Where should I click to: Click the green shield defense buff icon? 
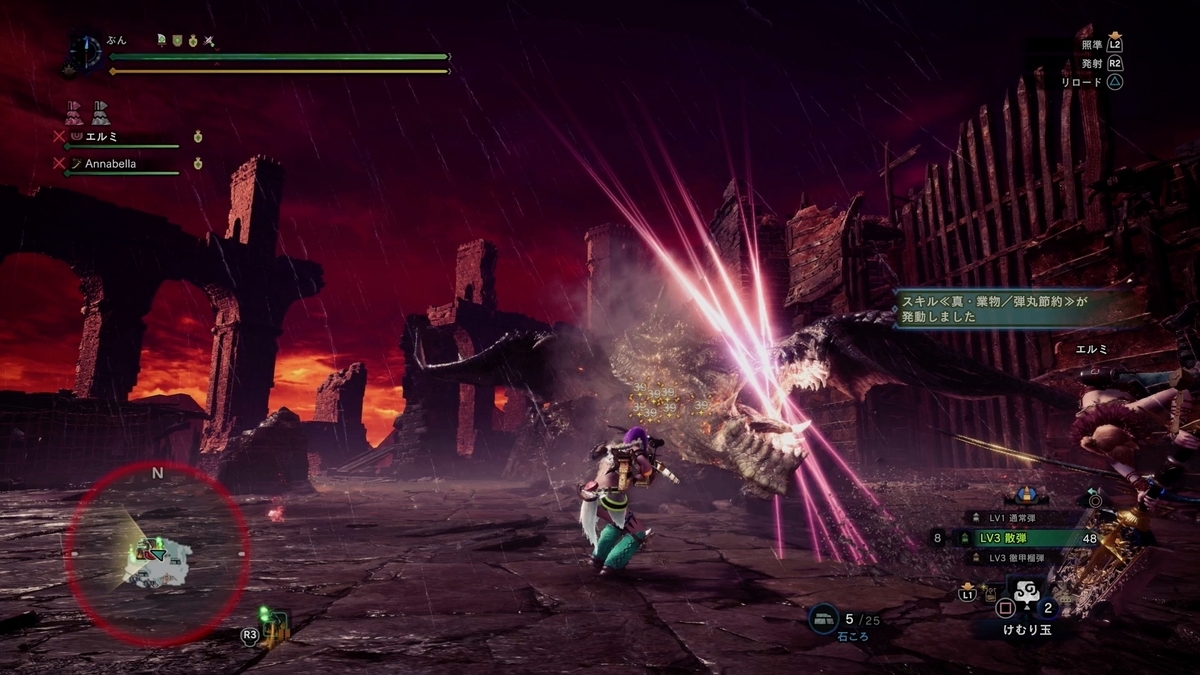point(176,41)
